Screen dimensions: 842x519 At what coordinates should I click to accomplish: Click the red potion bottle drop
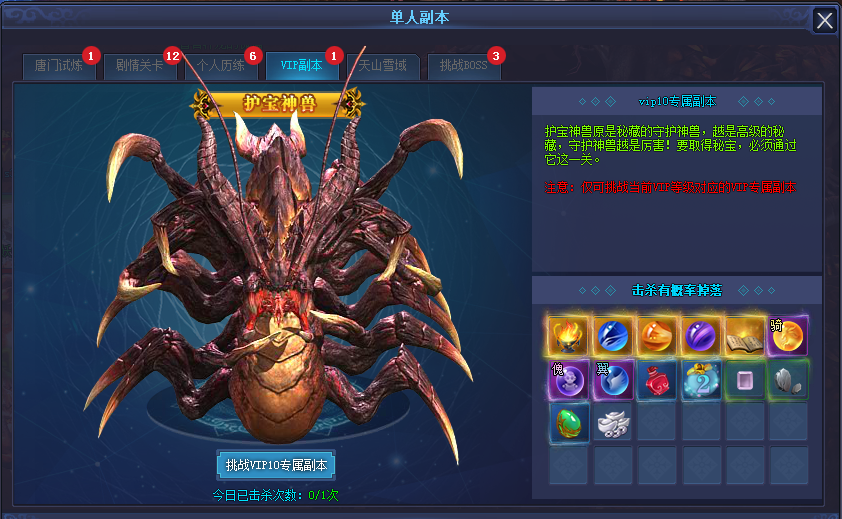click(656, 381)
